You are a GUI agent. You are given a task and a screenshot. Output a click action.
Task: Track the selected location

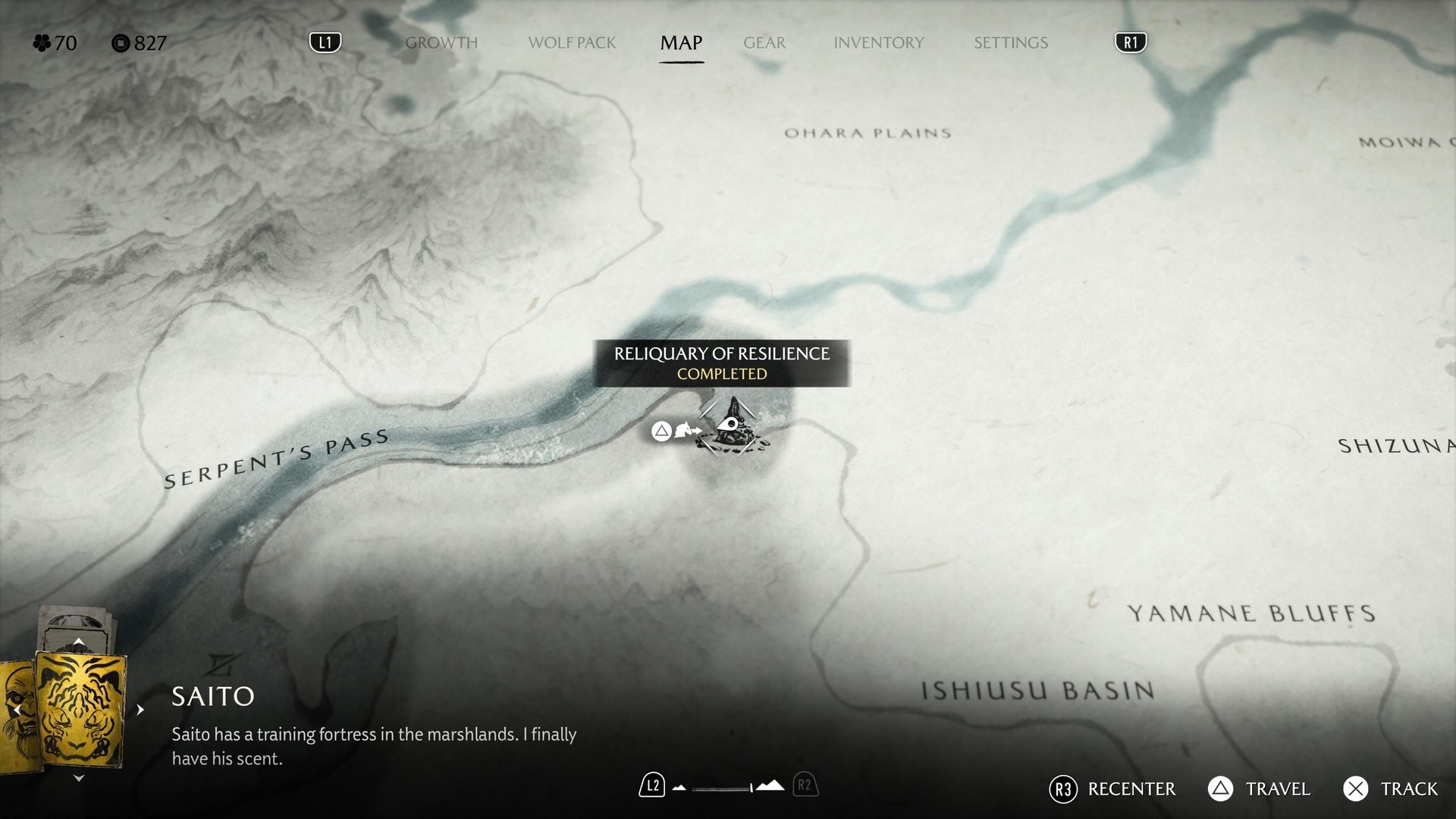[x=1391, y=789]
